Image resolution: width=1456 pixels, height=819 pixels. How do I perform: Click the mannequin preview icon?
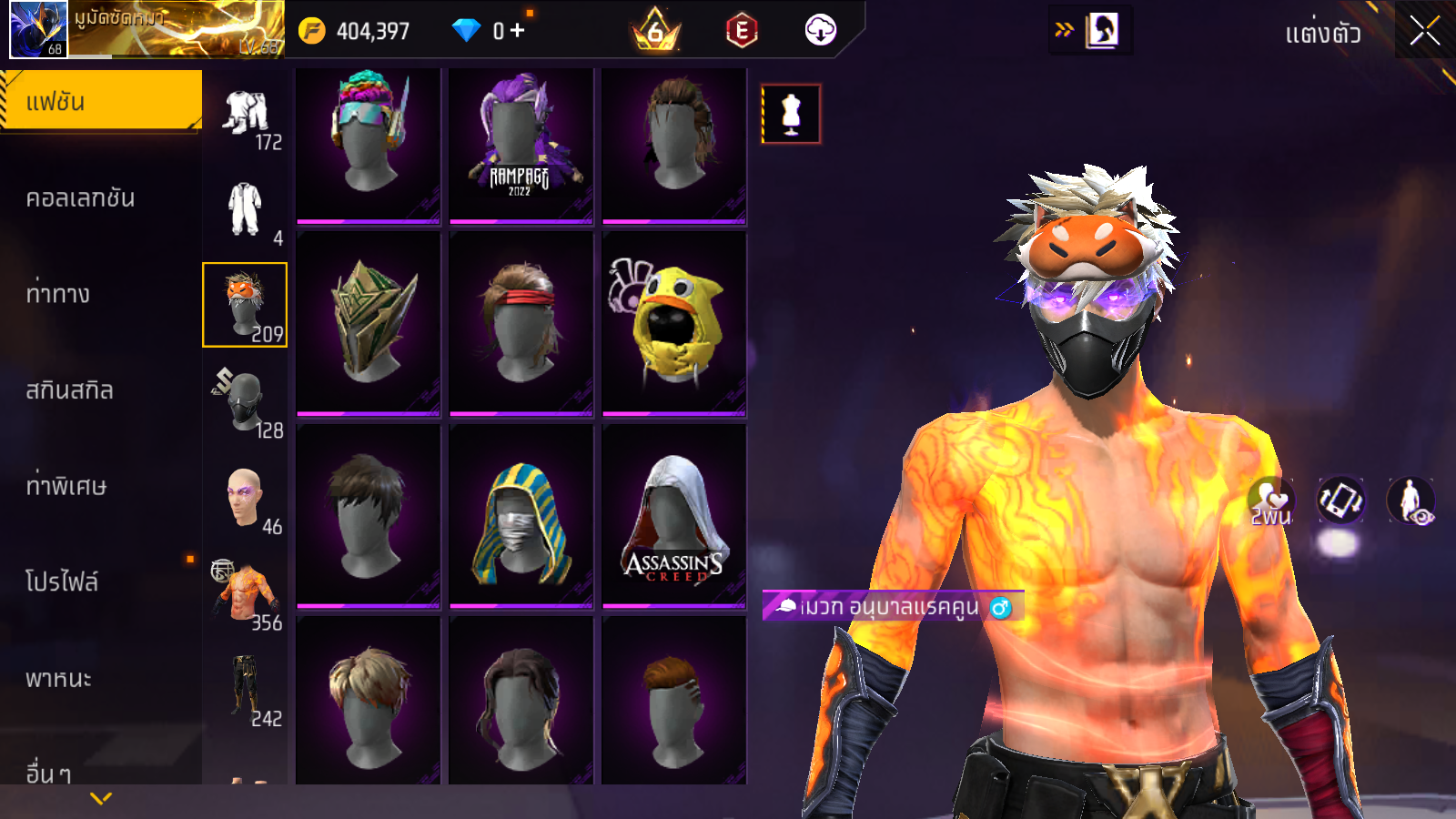click(791, 114)
